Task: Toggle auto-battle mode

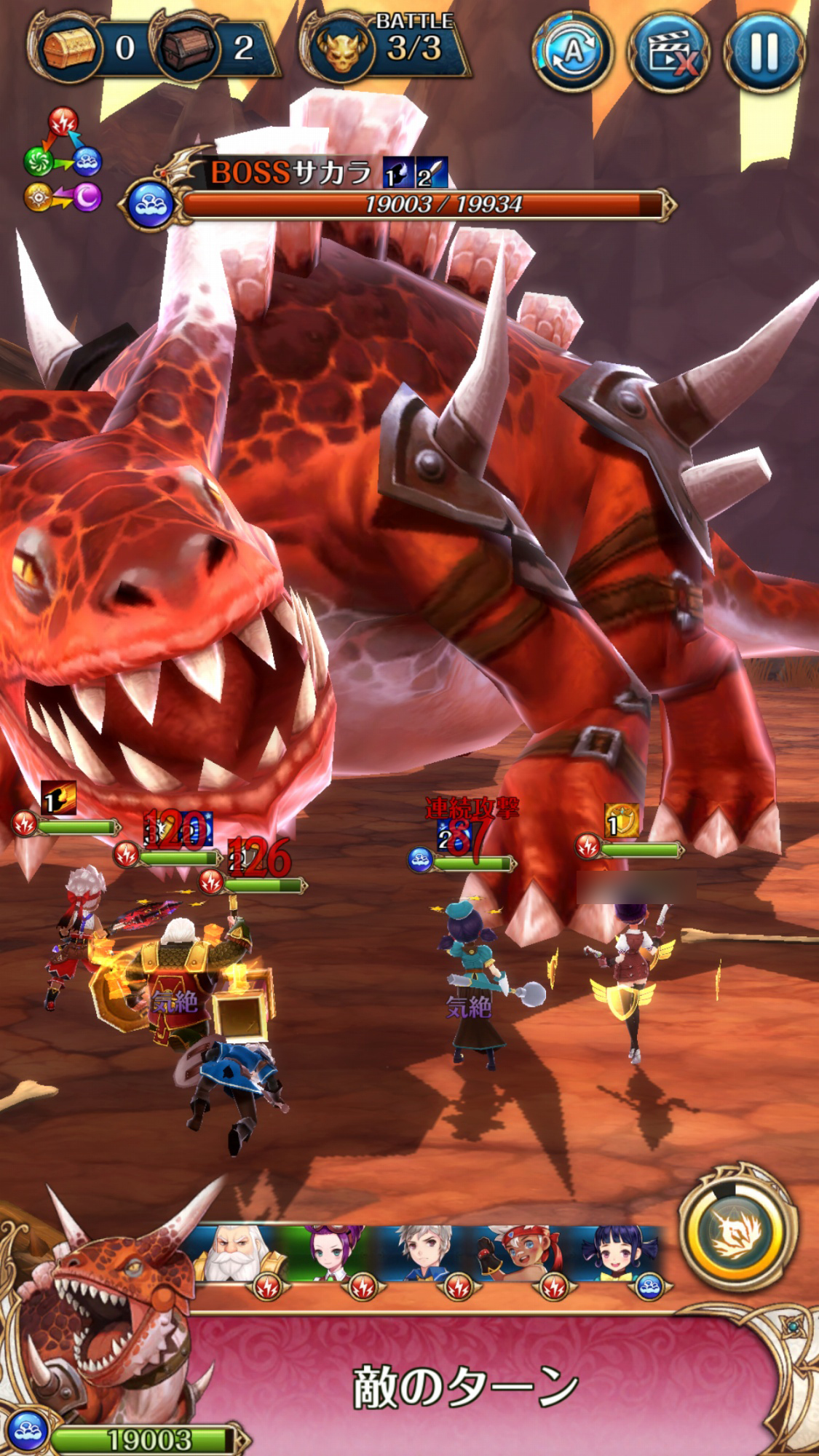Action: [573, 52]
